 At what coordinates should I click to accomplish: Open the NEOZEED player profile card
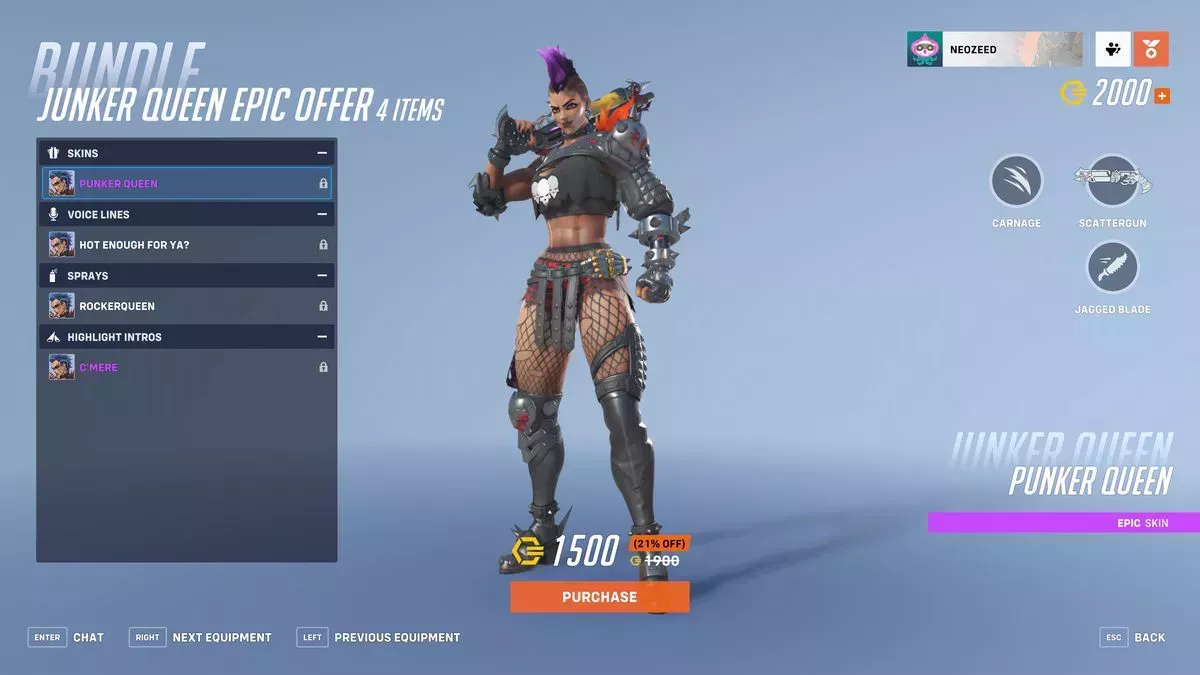[994, 49]
